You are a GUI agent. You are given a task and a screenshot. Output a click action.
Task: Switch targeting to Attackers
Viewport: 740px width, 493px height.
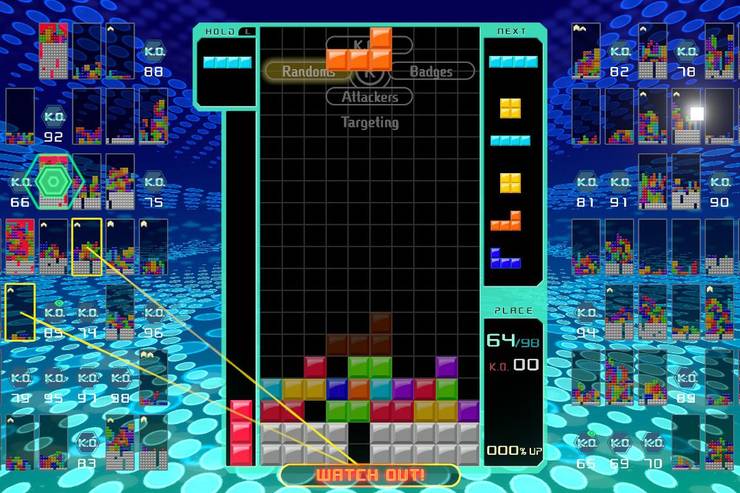coord(369,97)
